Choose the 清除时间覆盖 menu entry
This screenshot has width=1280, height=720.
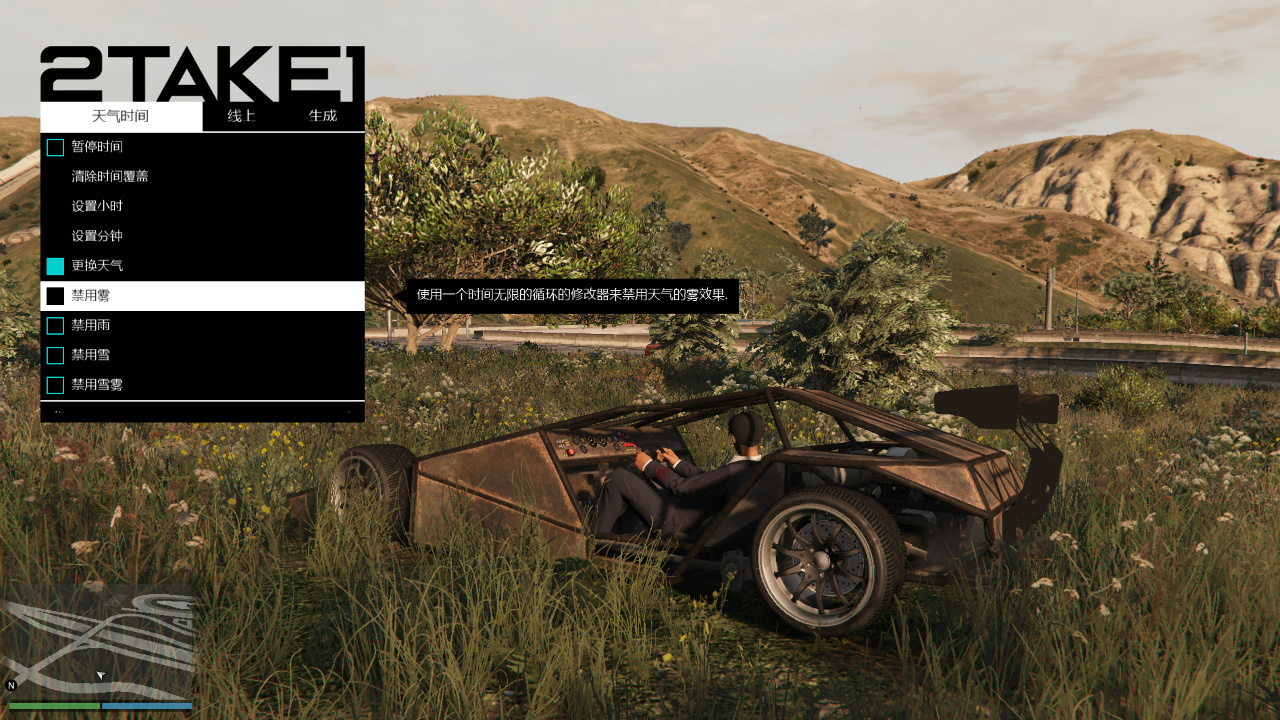(110, 176)
